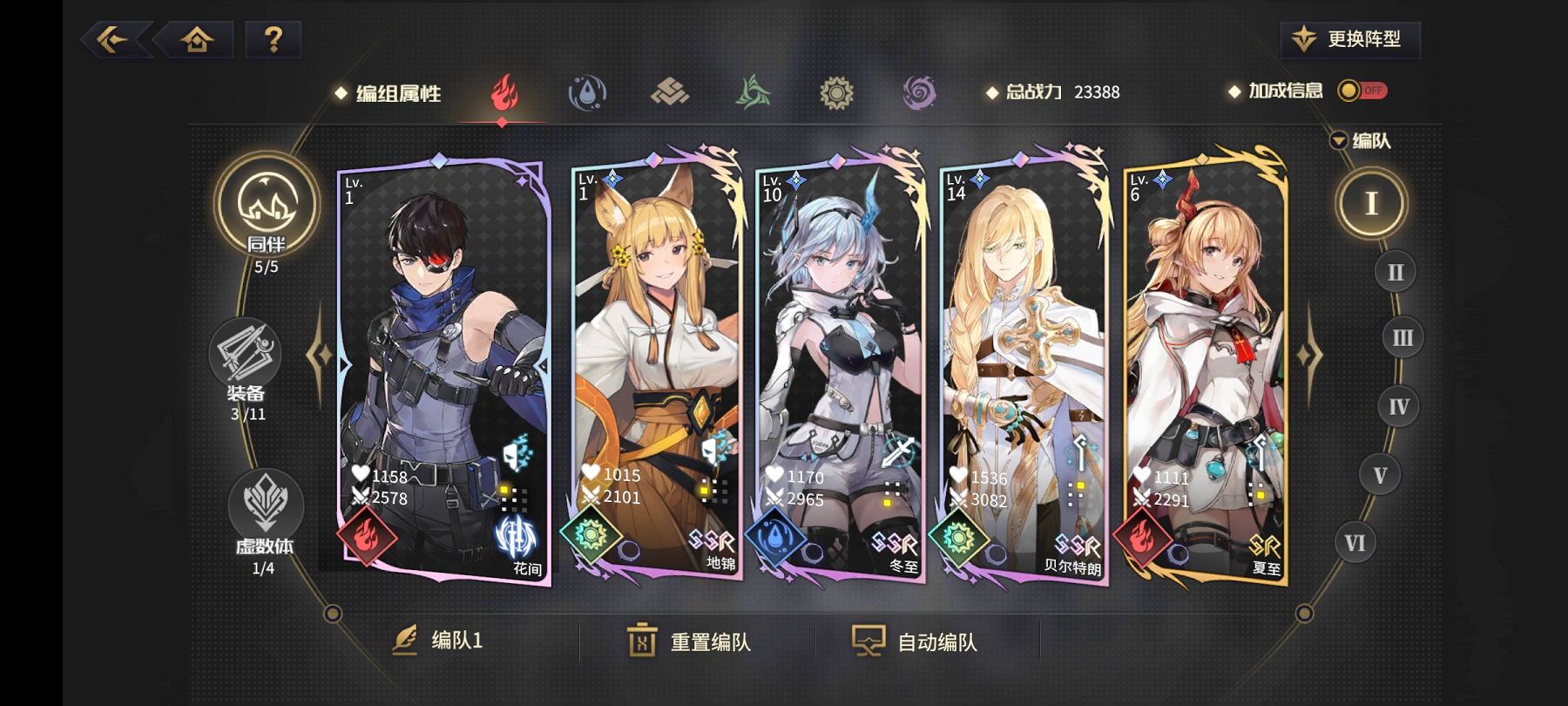
Task: Toggle the 加成信息 bonus info switch
Action: [1363, 91]
